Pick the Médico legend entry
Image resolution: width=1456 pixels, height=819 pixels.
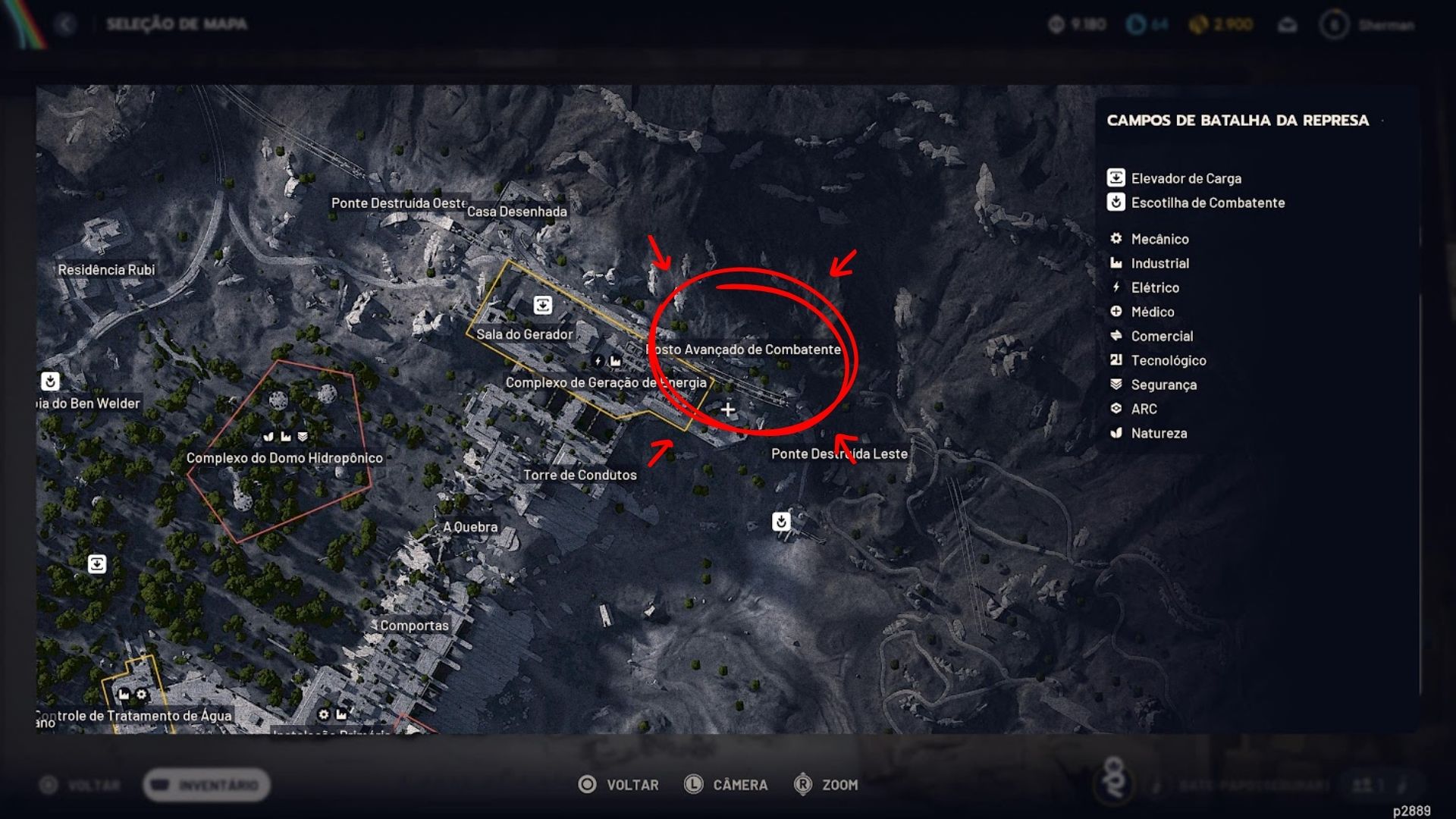pos(1152,312)
